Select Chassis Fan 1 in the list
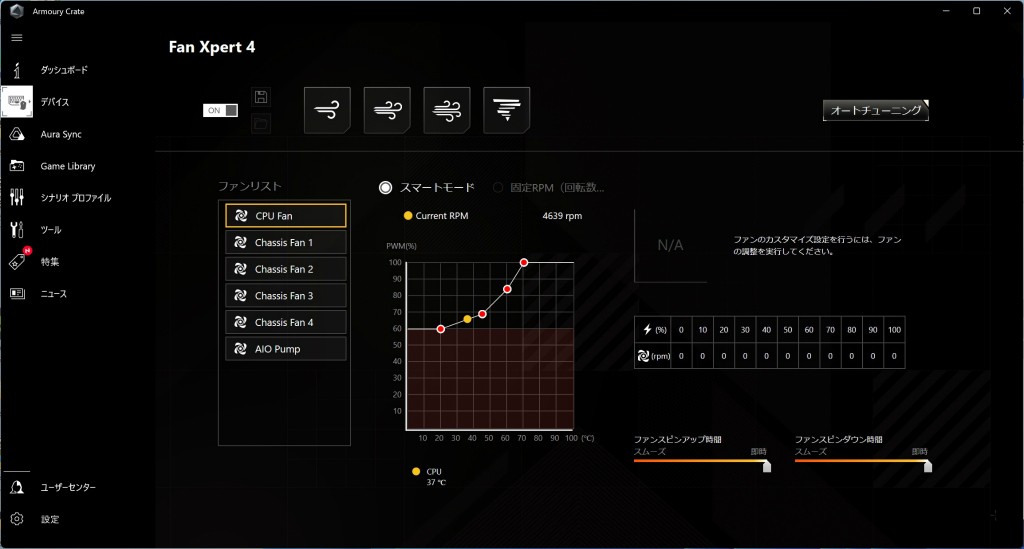 (286, 242)
